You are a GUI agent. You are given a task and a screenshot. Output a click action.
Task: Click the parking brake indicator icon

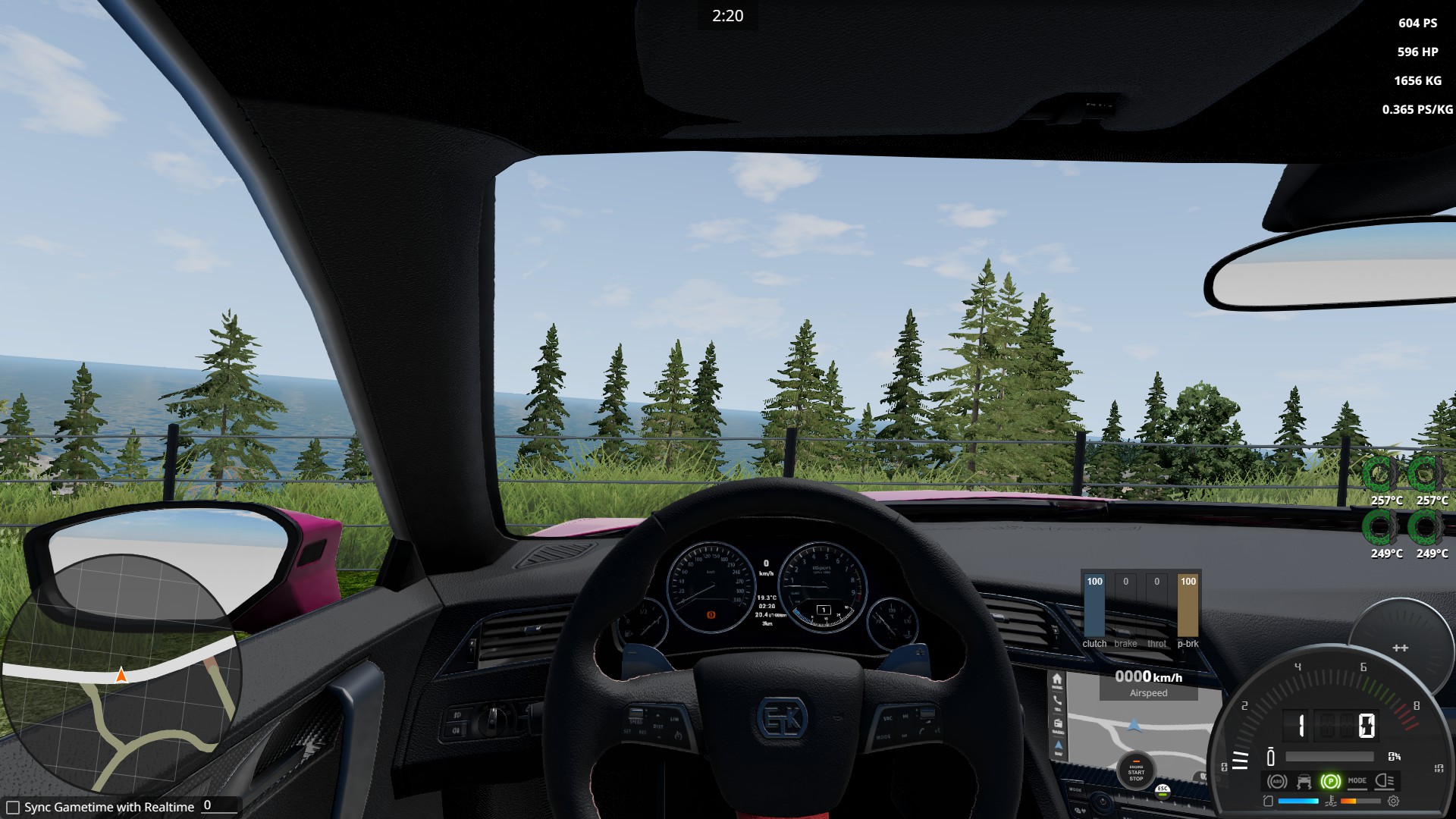point(1330,781)
